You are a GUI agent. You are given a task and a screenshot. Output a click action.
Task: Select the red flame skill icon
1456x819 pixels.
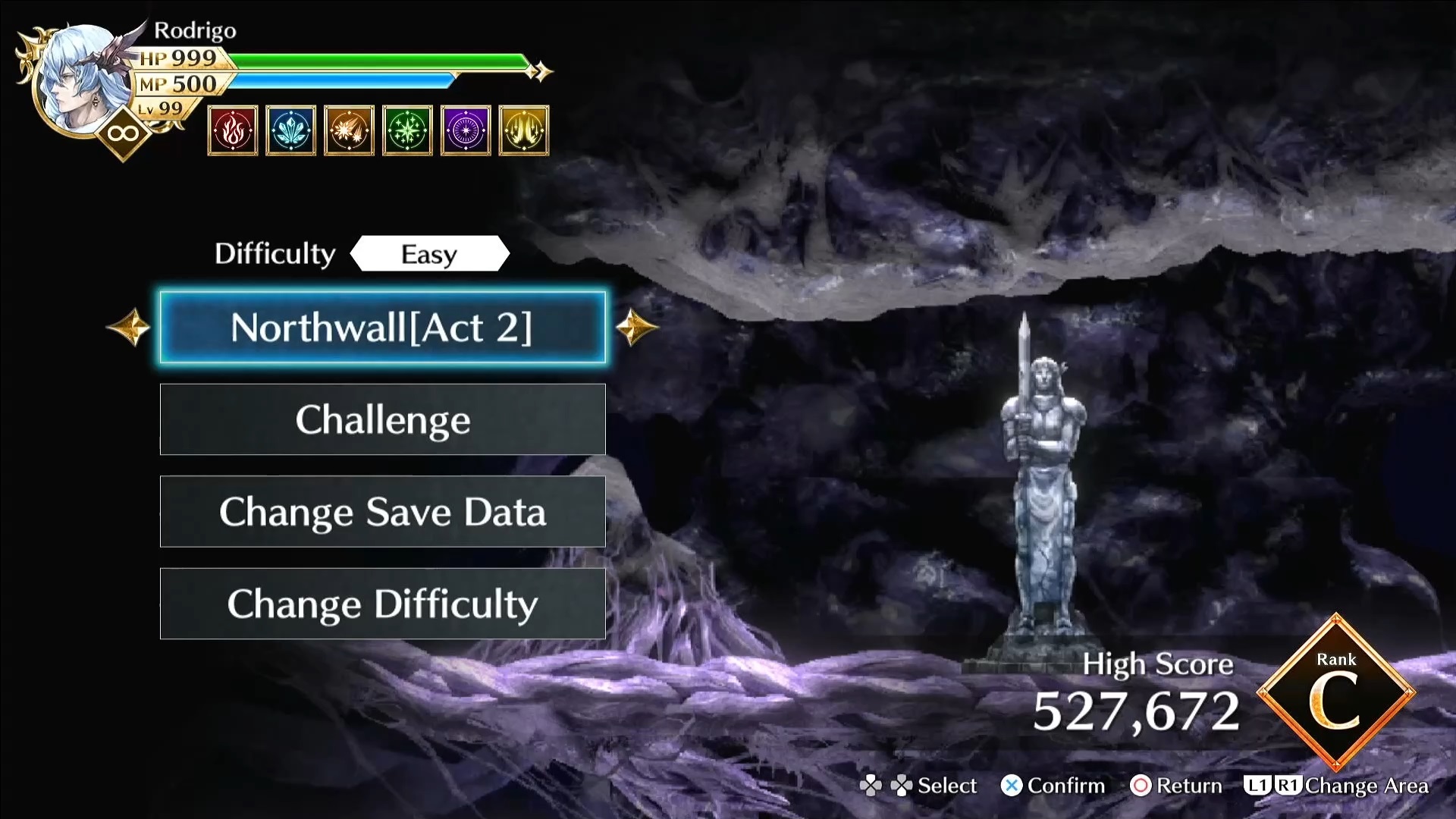coord(233,130)
